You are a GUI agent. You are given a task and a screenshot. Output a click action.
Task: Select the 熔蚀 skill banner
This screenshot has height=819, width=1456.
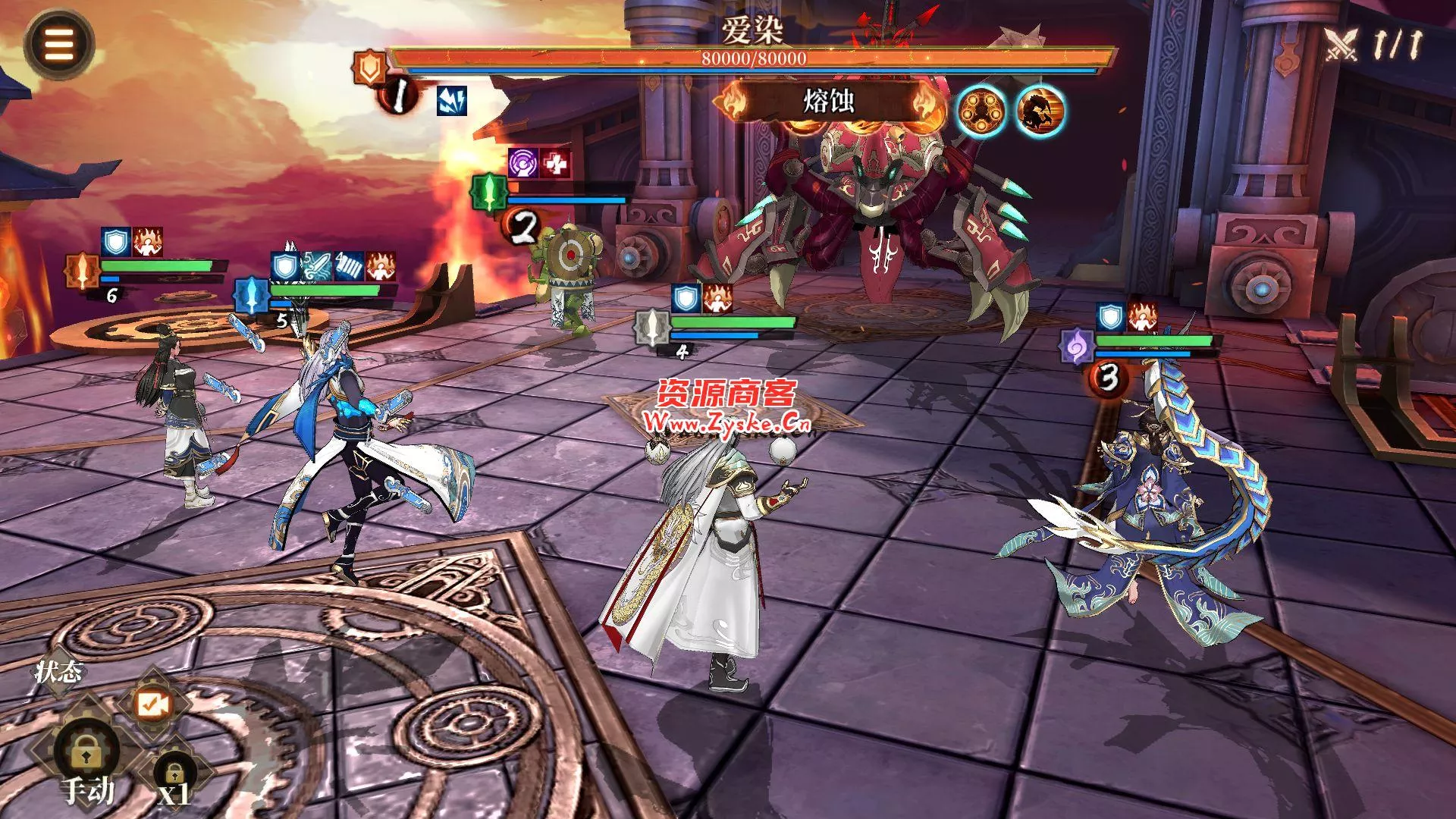(x=829, y=101)
